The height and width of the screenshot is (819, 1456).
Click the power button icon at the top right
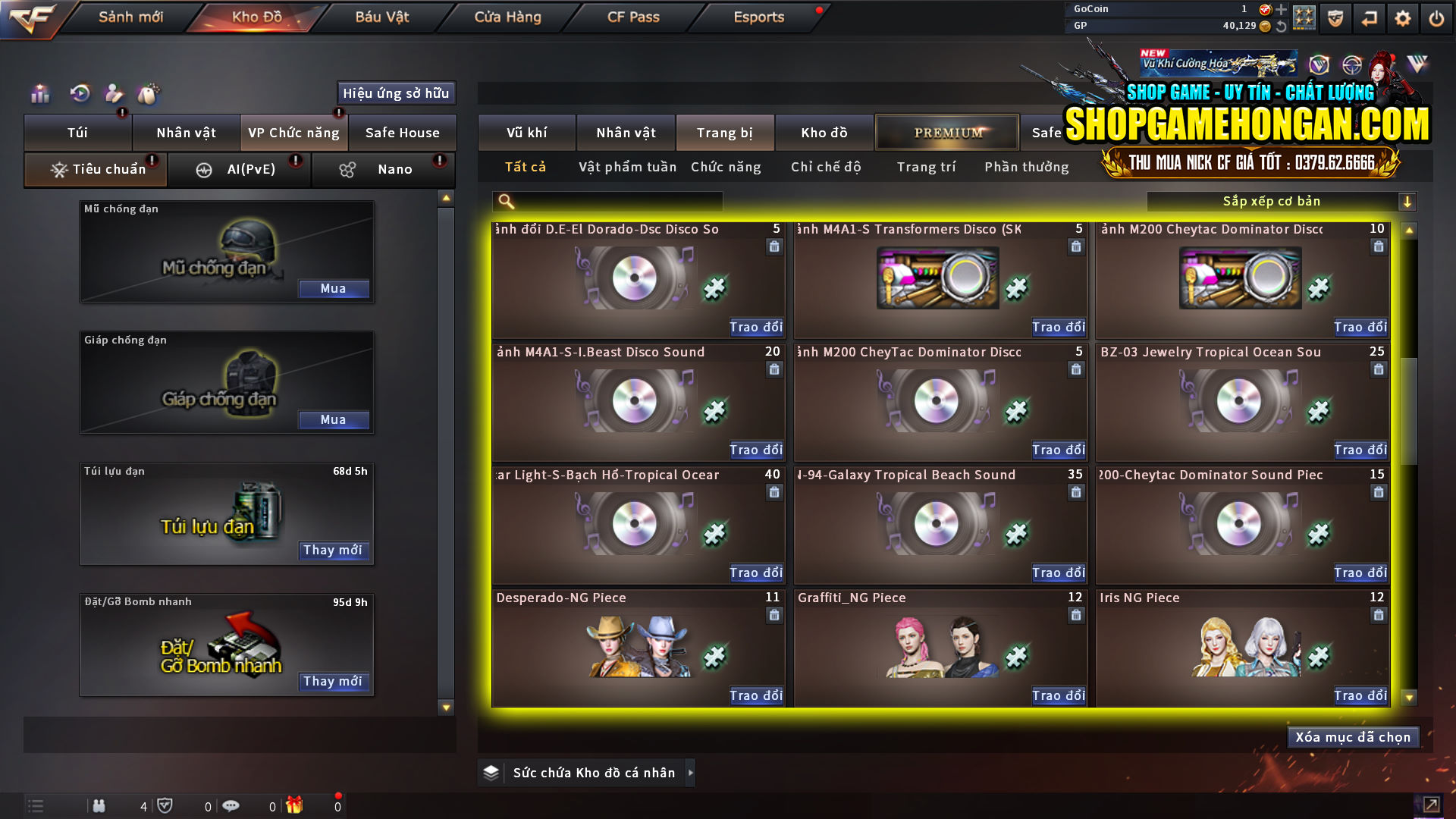point(1436,17)
